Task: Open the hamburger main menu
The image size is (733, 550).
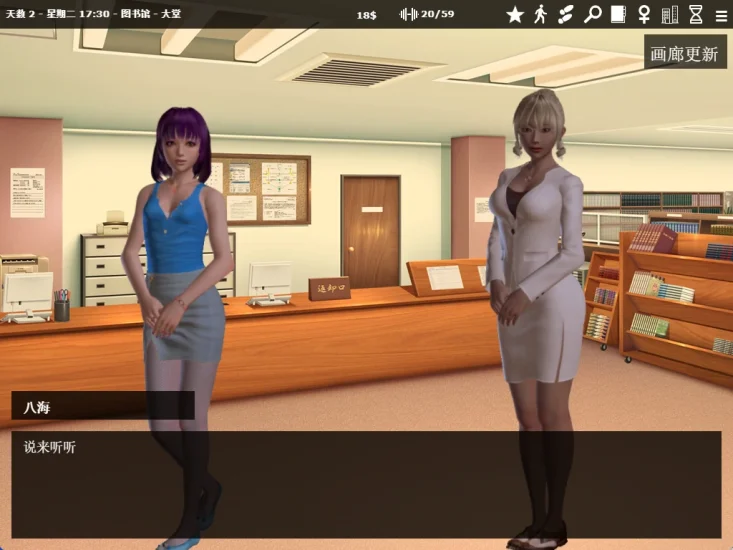Action: pyautogui.click(x=721, y=15)
